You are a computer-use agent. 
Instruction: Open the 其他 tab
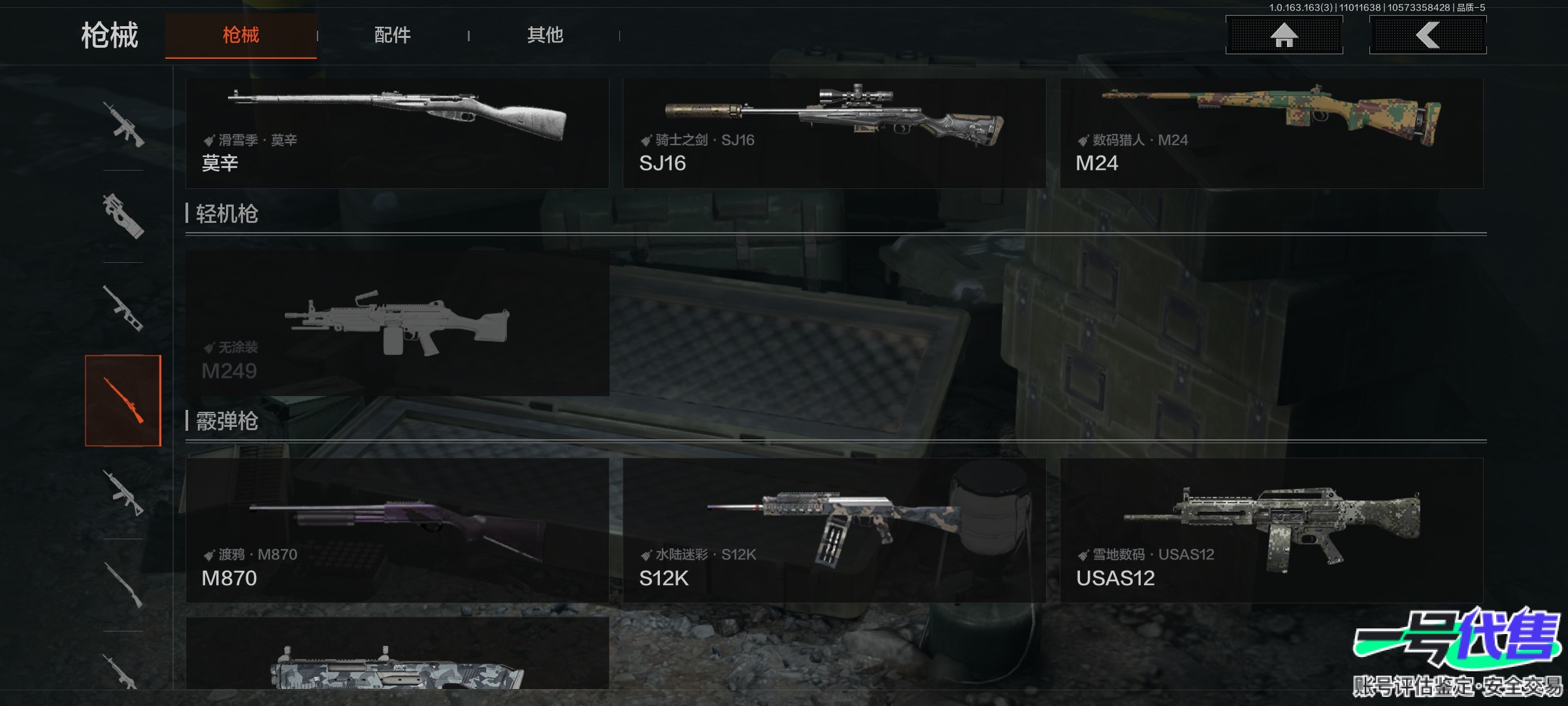(x=545, y=35)
